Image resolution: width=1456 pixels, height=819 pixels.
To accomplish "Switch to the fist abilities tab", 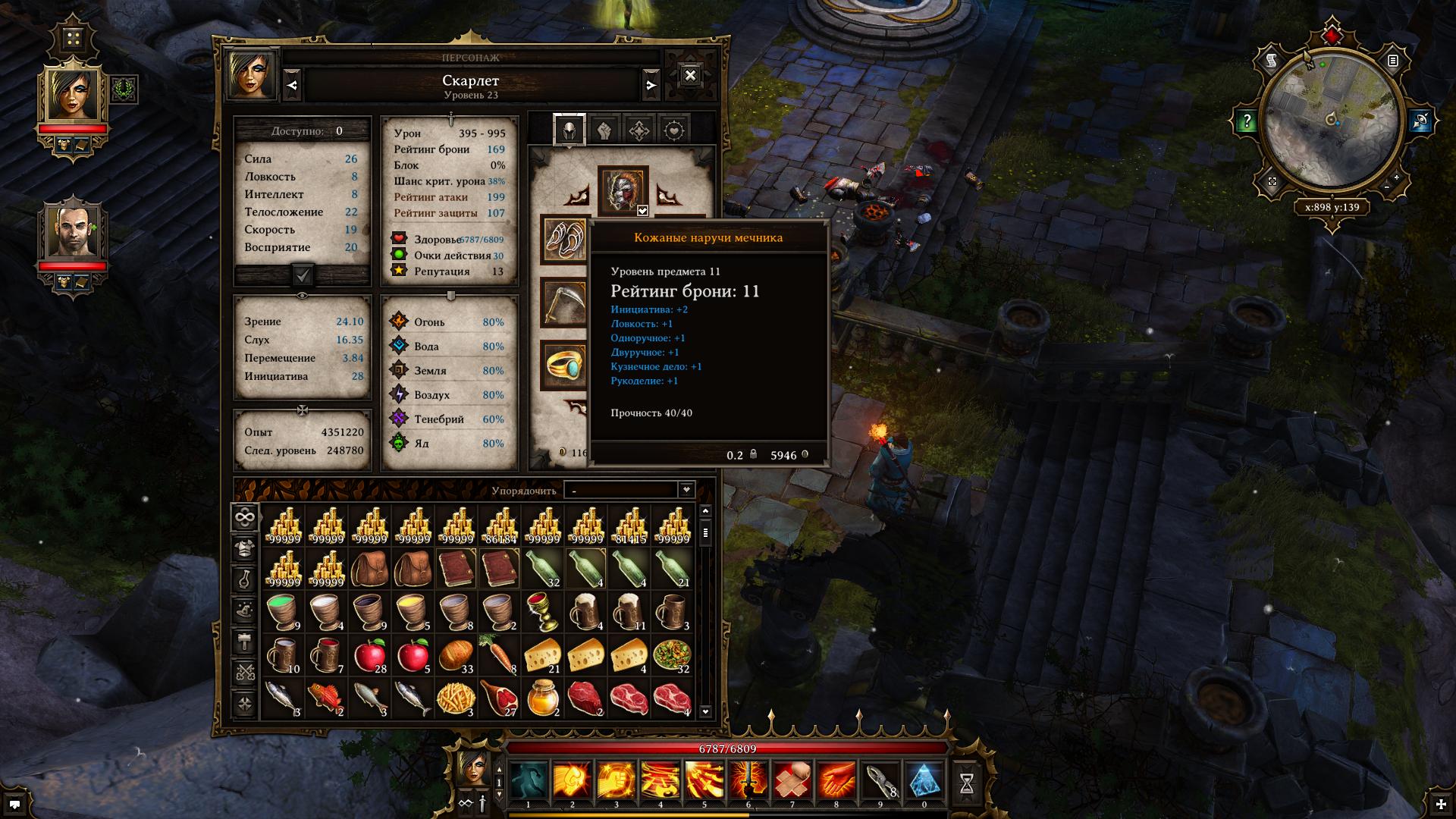I will 604,130.
